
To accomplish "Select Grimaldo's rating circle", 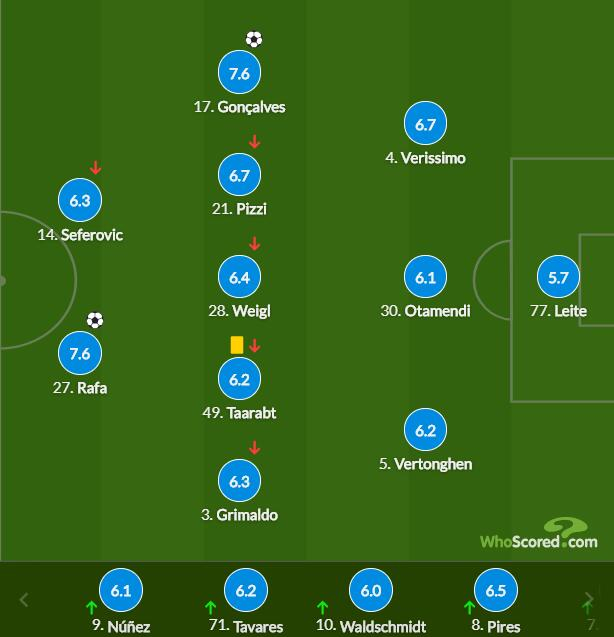I will [x=239, y=482].
